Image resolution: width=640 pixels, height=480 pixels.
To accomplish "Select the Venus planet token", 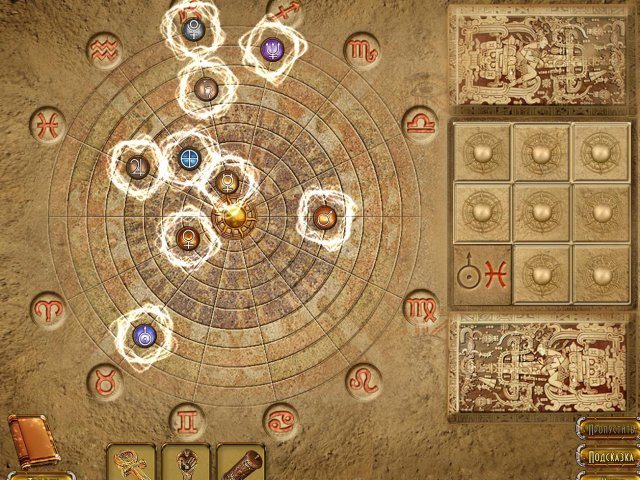I will pyautogui.click(x=187, y=238).
